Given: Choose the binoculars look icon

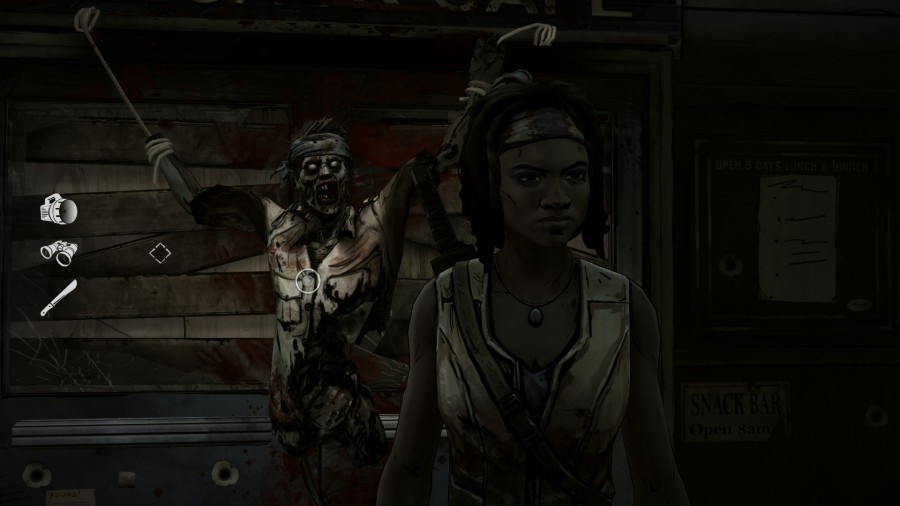Looking at the screenshot, I should tap(59, 252).
